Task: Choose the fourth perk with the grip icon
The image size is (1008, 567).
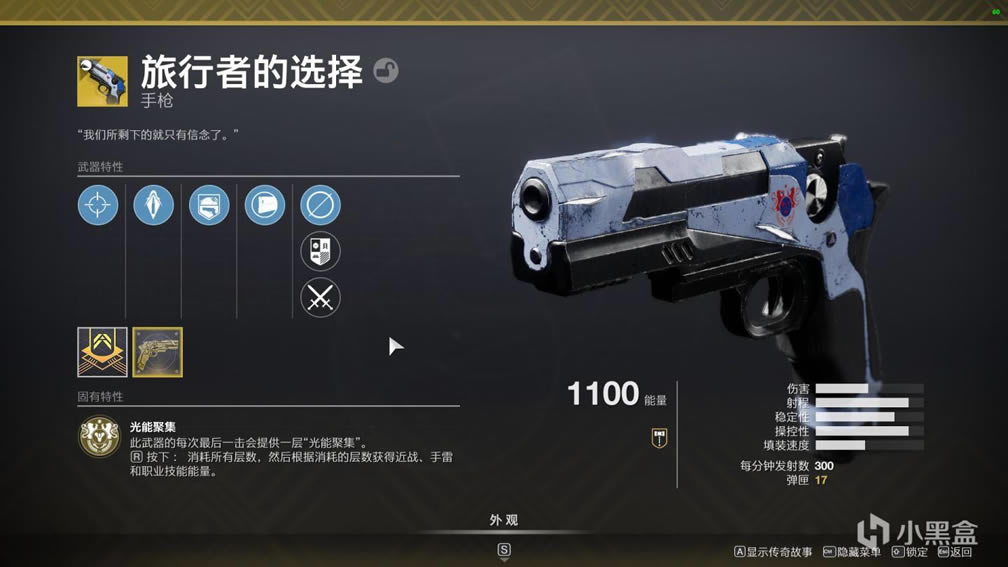Action: (265, 206)
